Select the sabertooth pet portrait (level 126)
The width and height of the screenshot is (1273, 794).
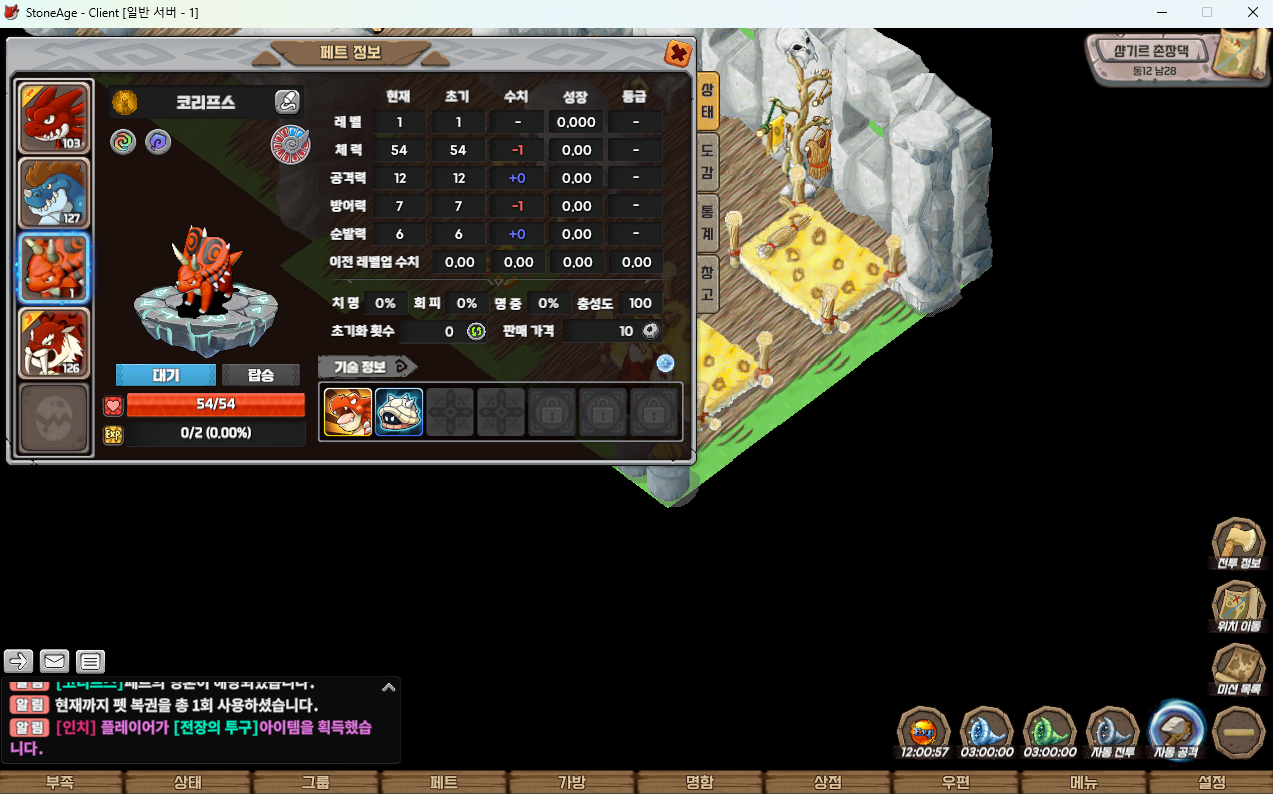coord(55,343)
